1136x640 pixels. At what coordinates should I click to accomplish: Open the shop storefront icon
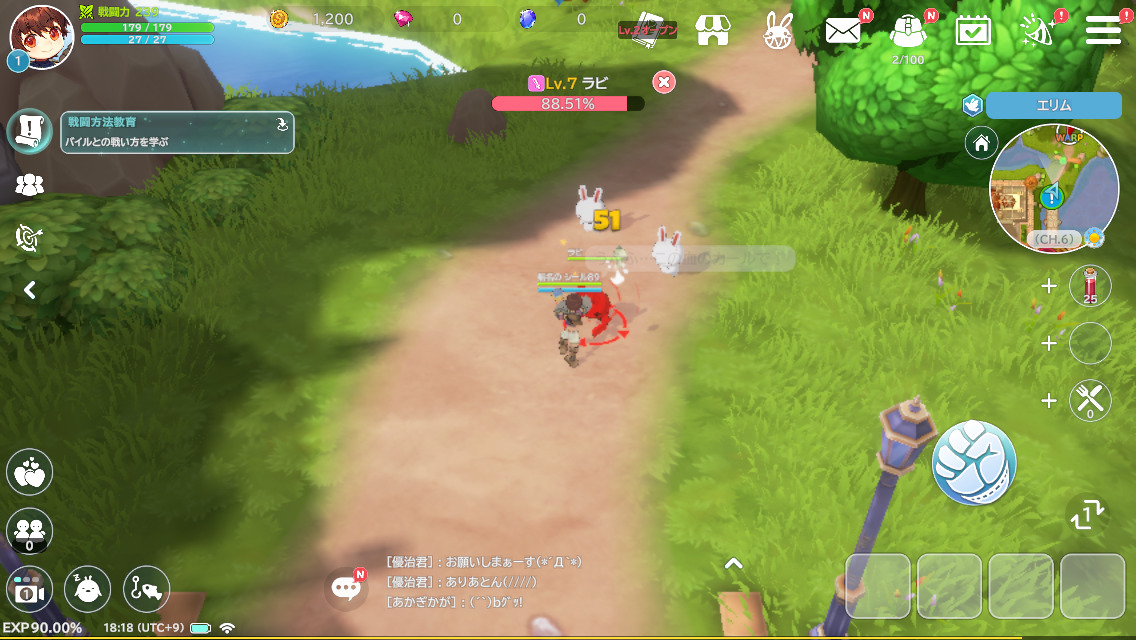point(711,30)
